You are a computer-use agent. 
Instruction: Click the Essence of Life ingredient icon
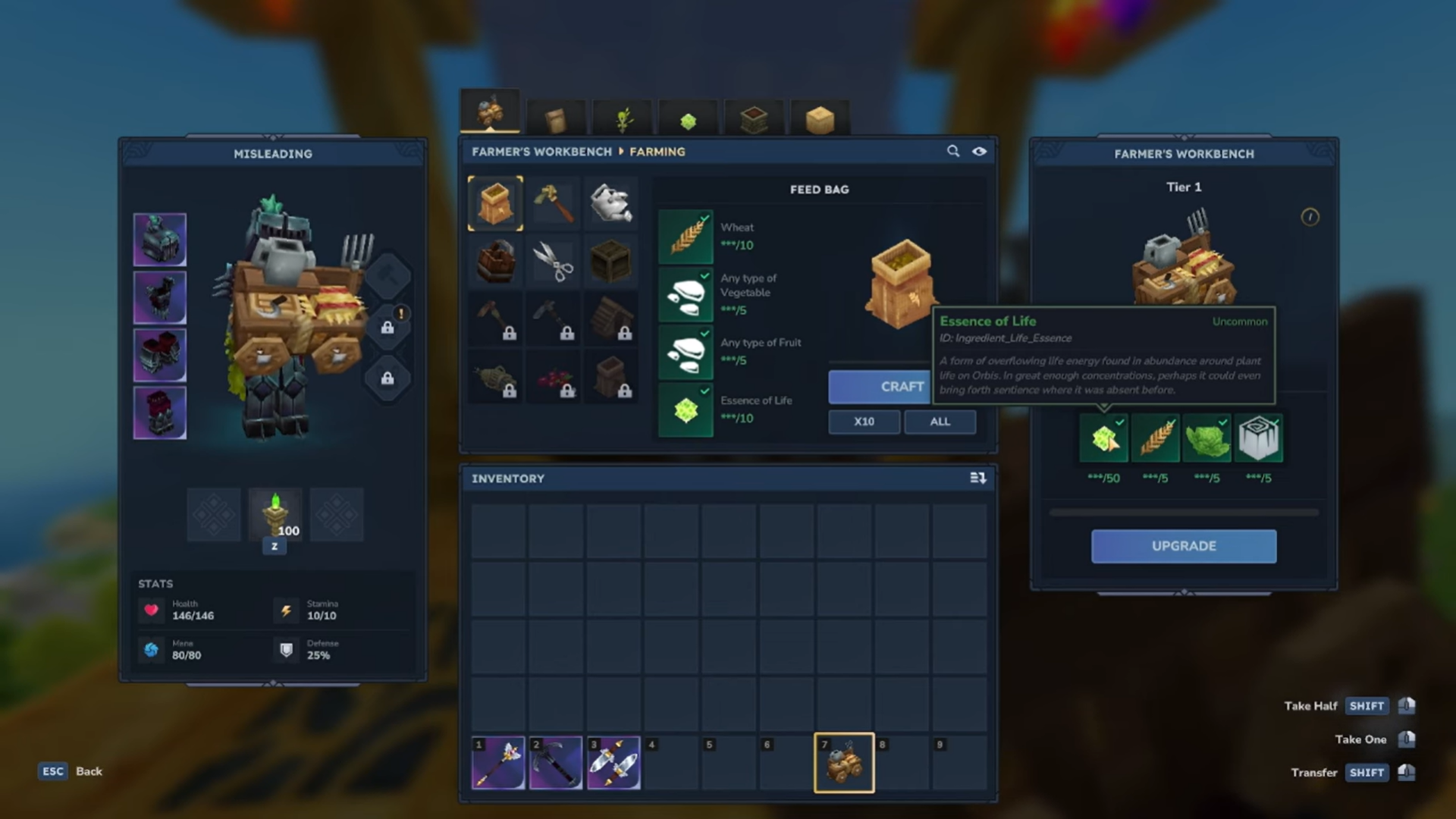coord(685,409)
